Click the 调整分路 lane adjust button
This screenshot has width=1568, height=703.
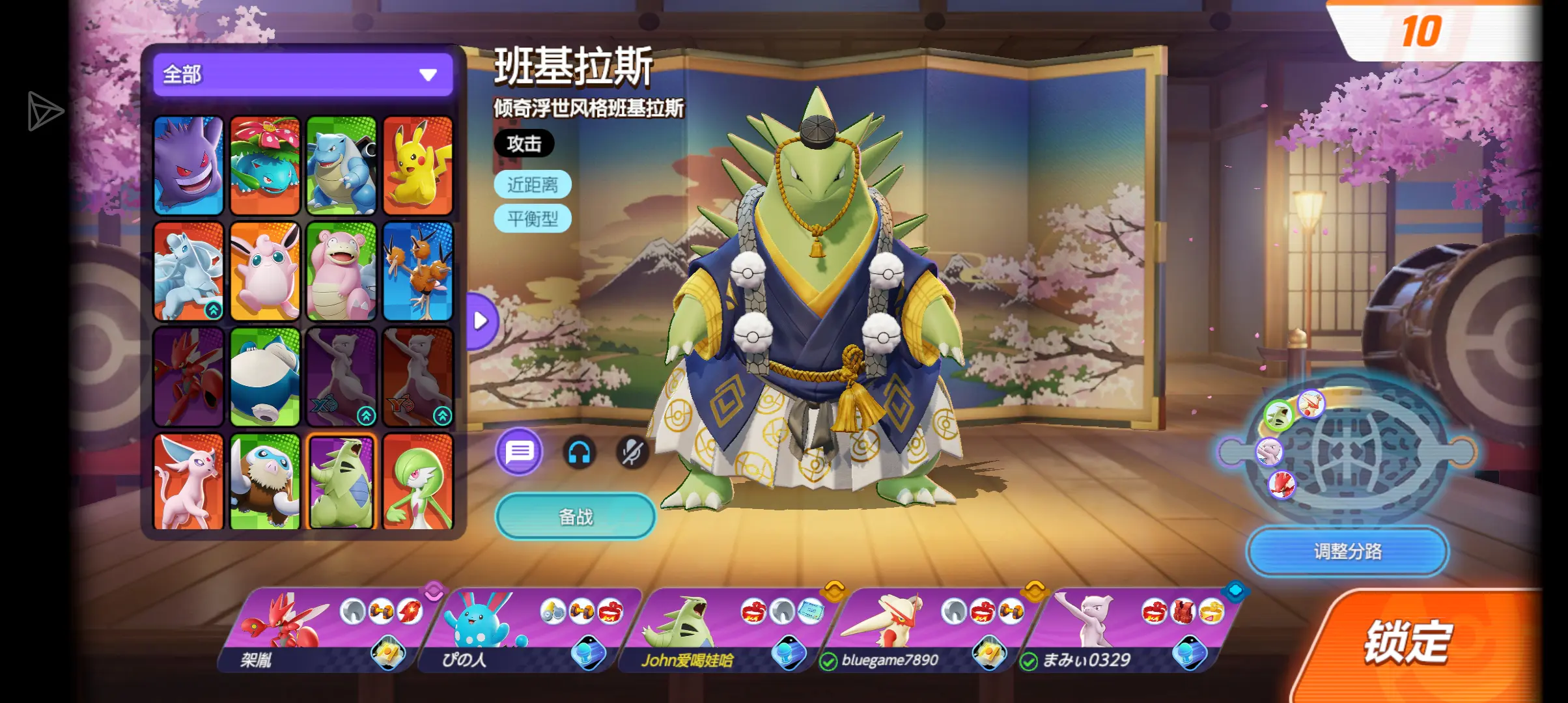pos(1347,551)
